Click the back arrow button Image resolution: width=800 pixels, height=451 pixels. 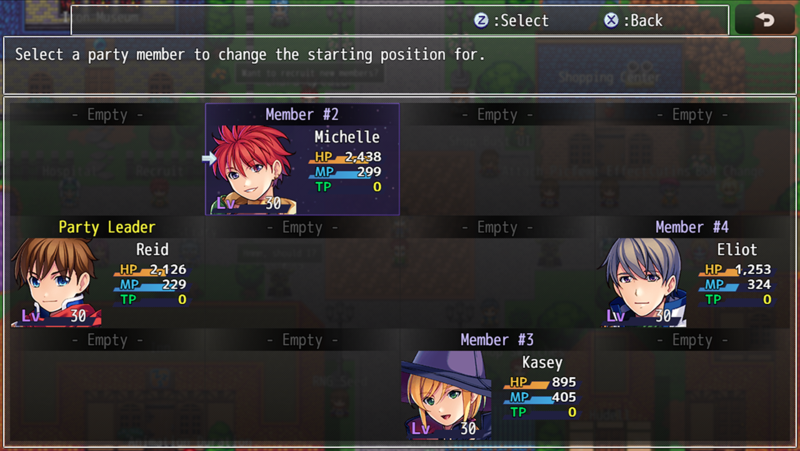coord(765,20)
